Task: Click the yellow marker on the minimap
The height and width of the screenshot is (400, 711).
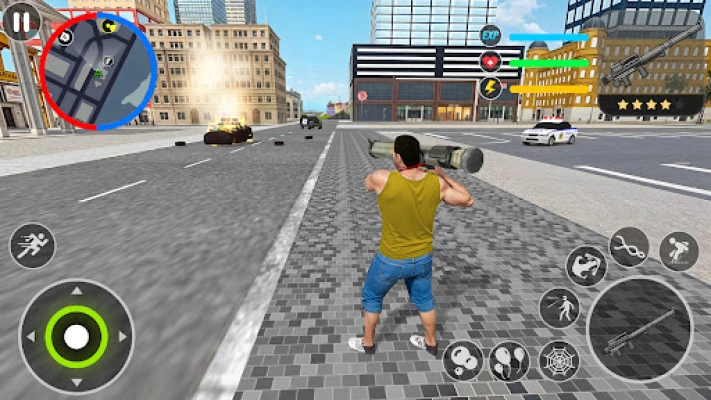Action: (x=109, y=26)
